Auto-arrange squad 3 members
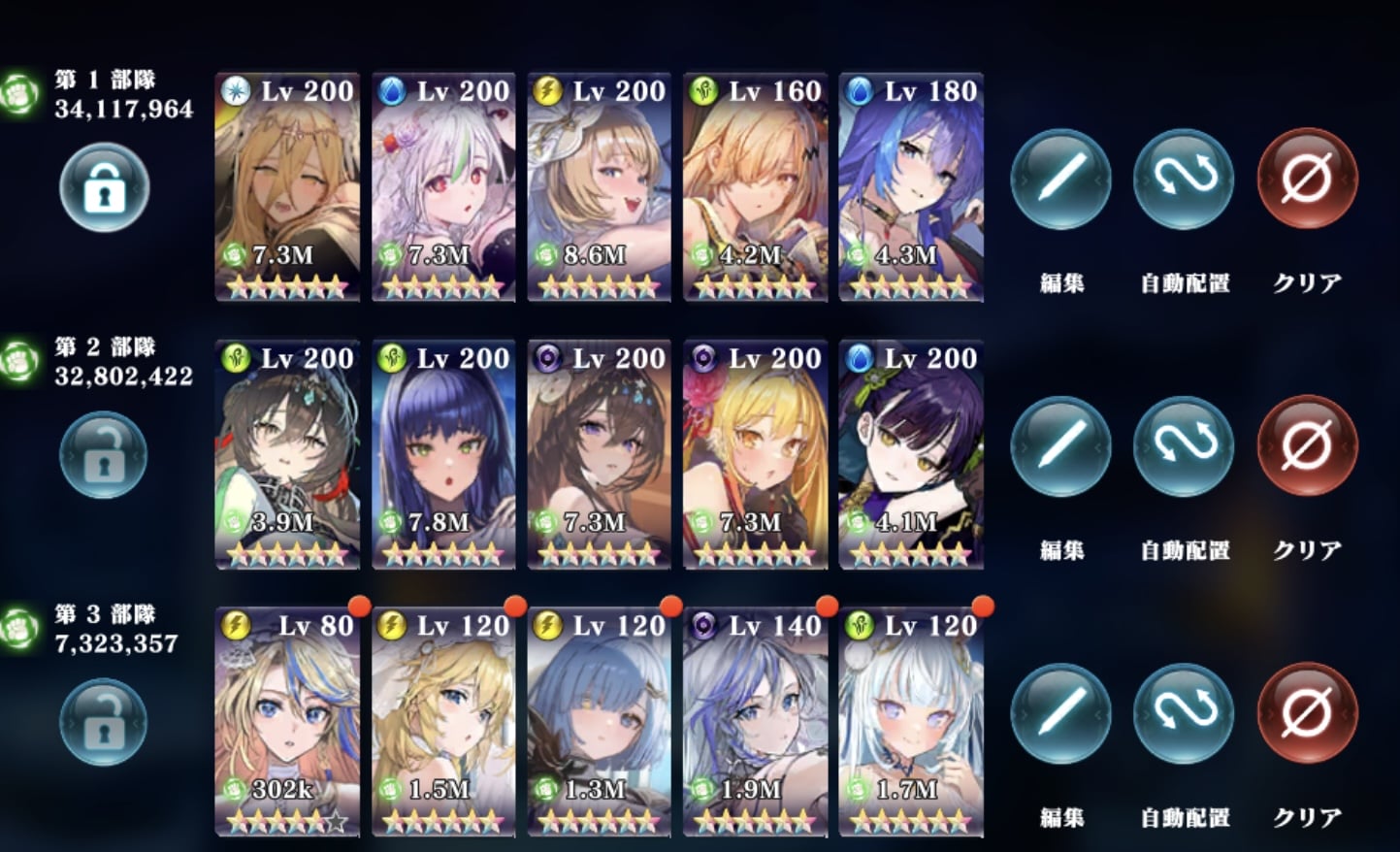Screen dimensions: 1400x852 click(1184, 714)
